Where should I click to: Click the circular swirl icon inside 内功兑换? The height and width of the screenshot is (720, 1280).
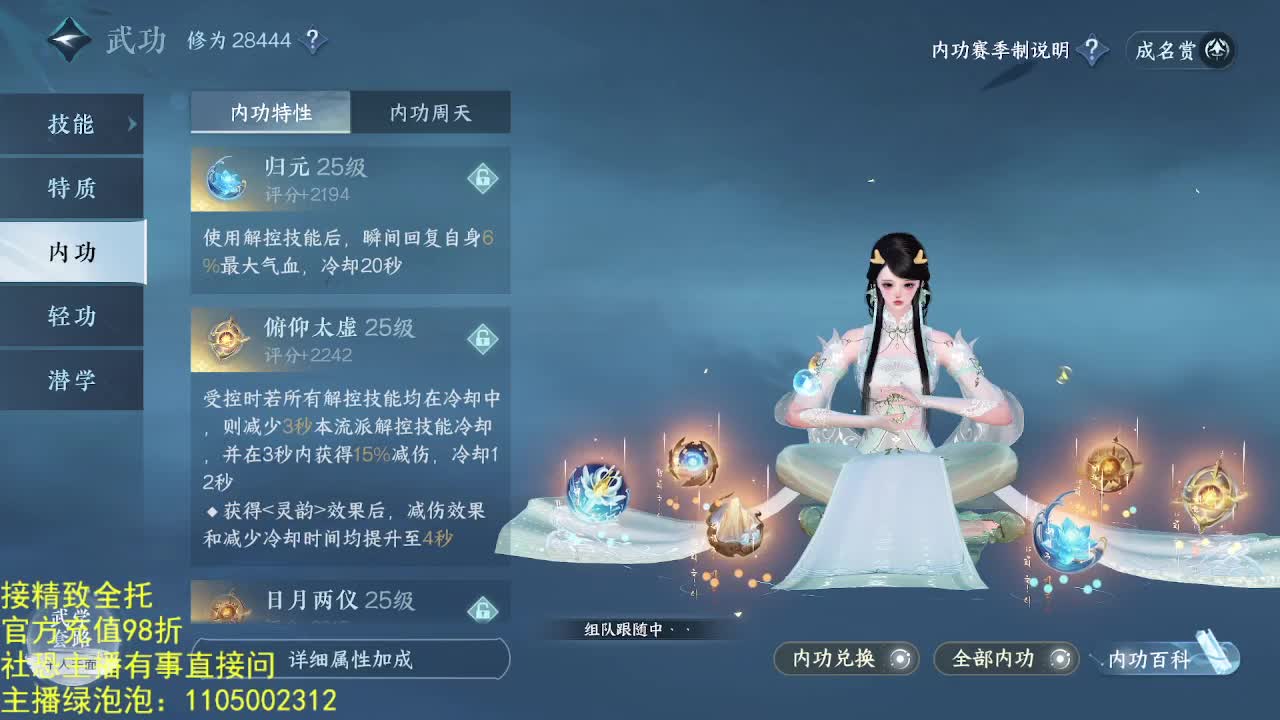(x=901, y=659)
